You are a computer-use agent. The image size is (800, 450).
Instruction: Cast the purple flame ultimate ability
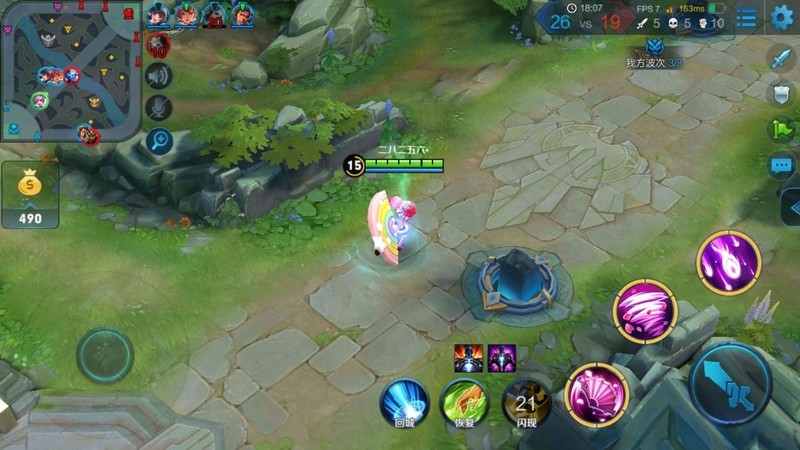tap(729, 262)
